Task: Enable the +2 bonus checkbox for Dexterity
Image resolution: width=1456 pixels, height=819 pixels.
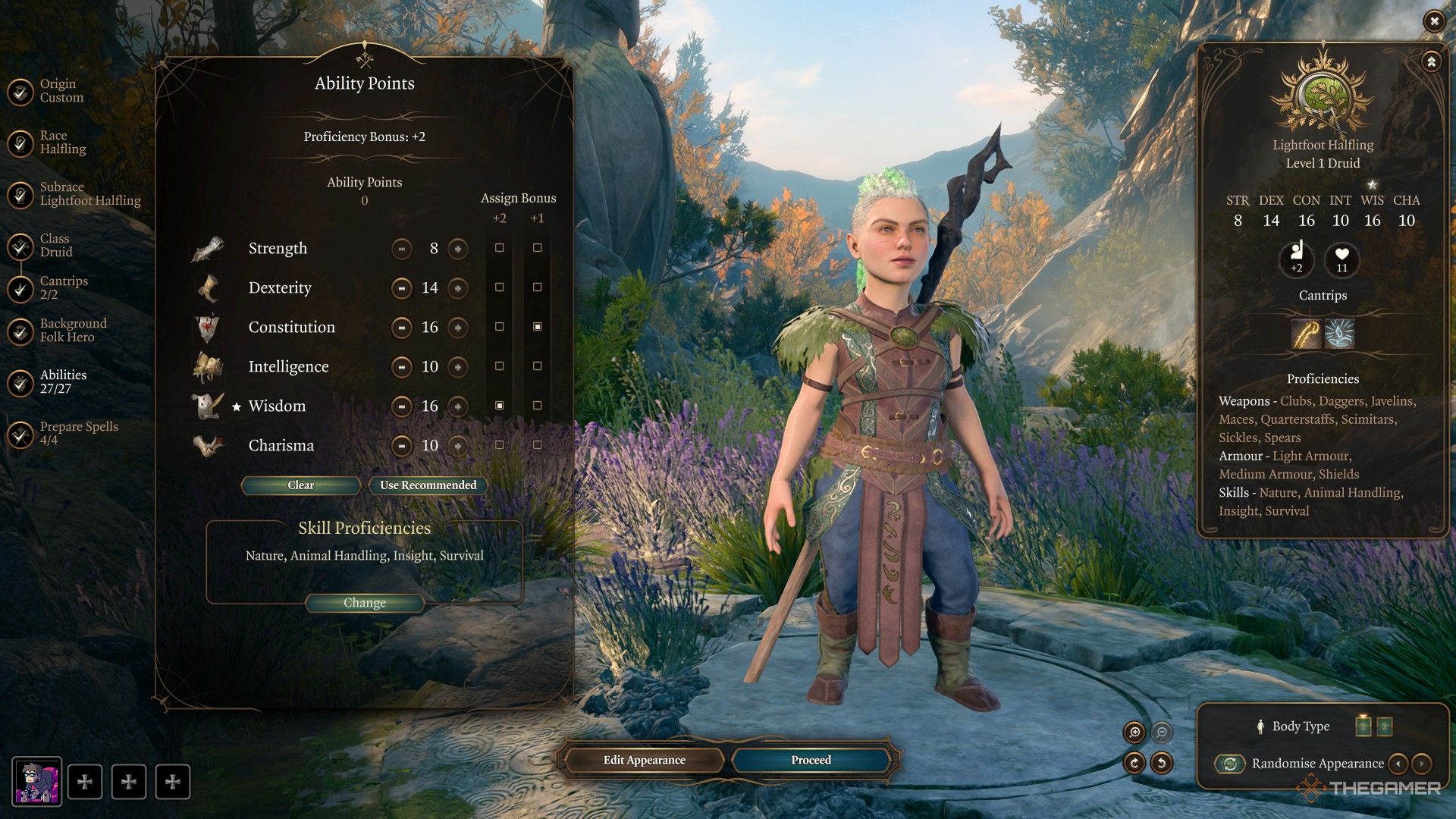Action: pyautogui.click(x=498, y=288)
